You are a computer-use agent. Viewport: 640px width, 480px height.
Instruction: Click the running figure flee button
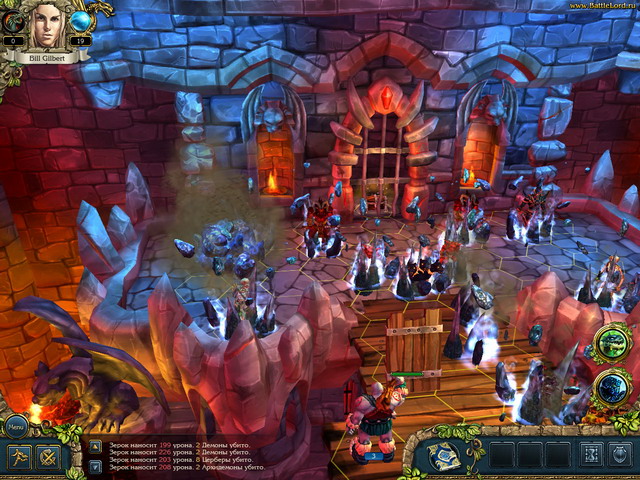tap(19, 458)
